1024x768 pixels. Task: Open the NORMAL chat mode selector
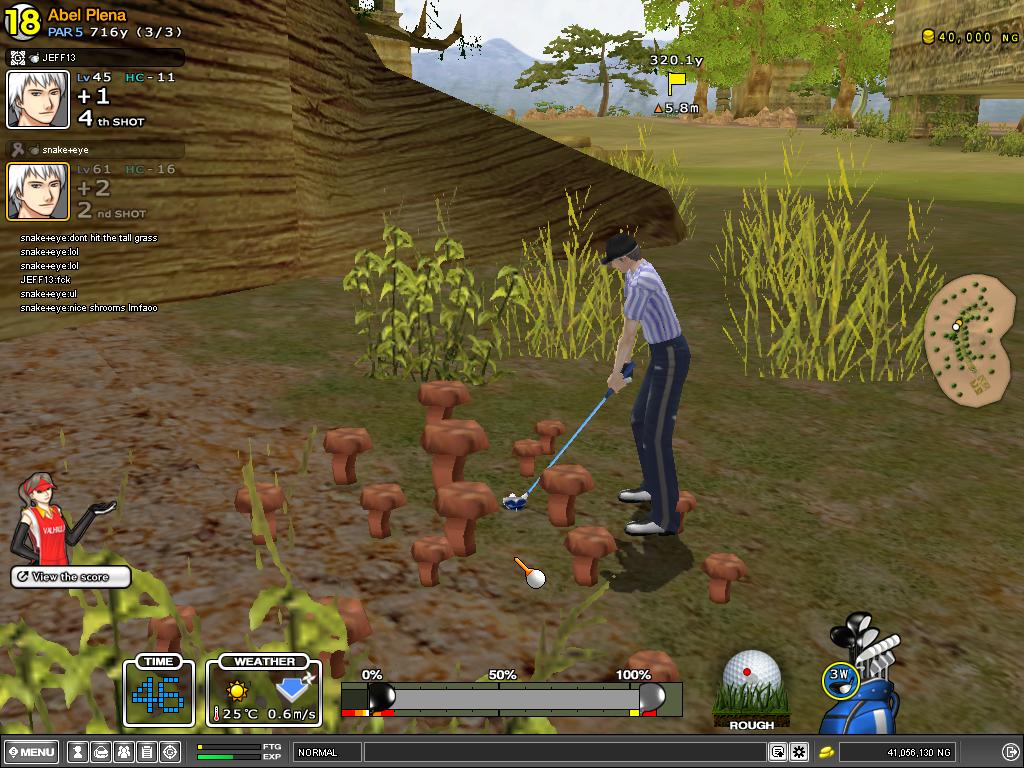pos(327,752)
